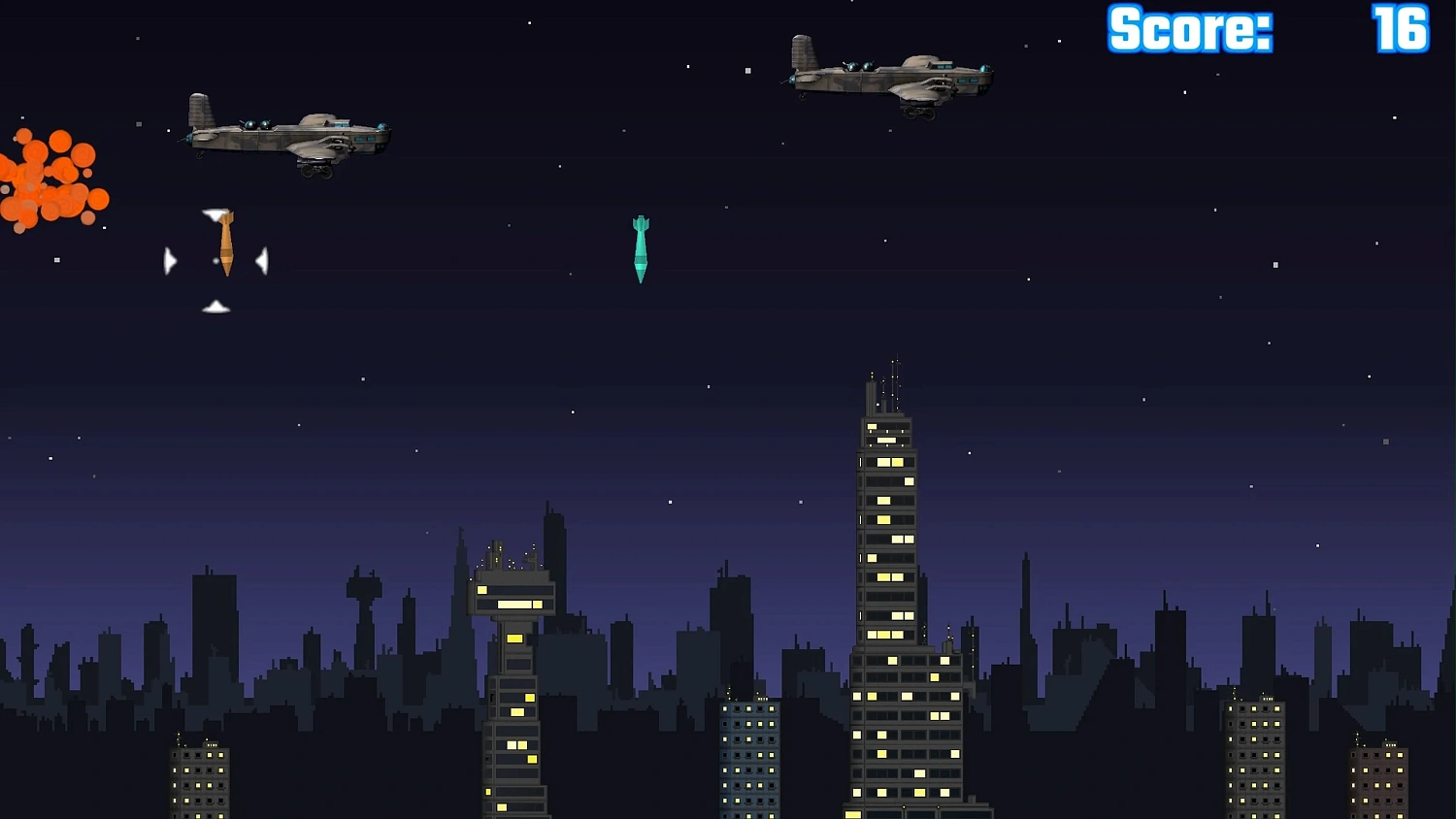This screenshot has width=1456, height=819.
Task: Click the bottom arrow below the falling bomb
Action: (x=215, y=307)
